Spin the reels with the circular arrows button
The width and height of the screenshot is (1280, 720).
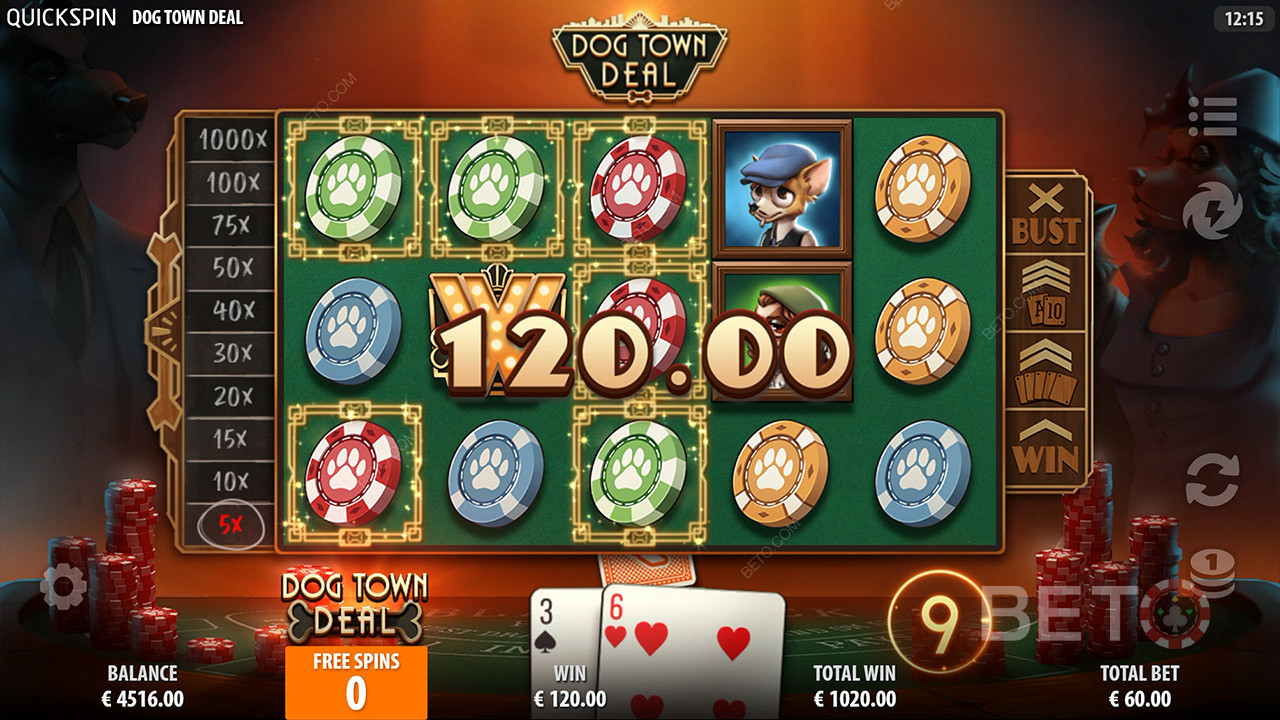[x=1212, y=479]
